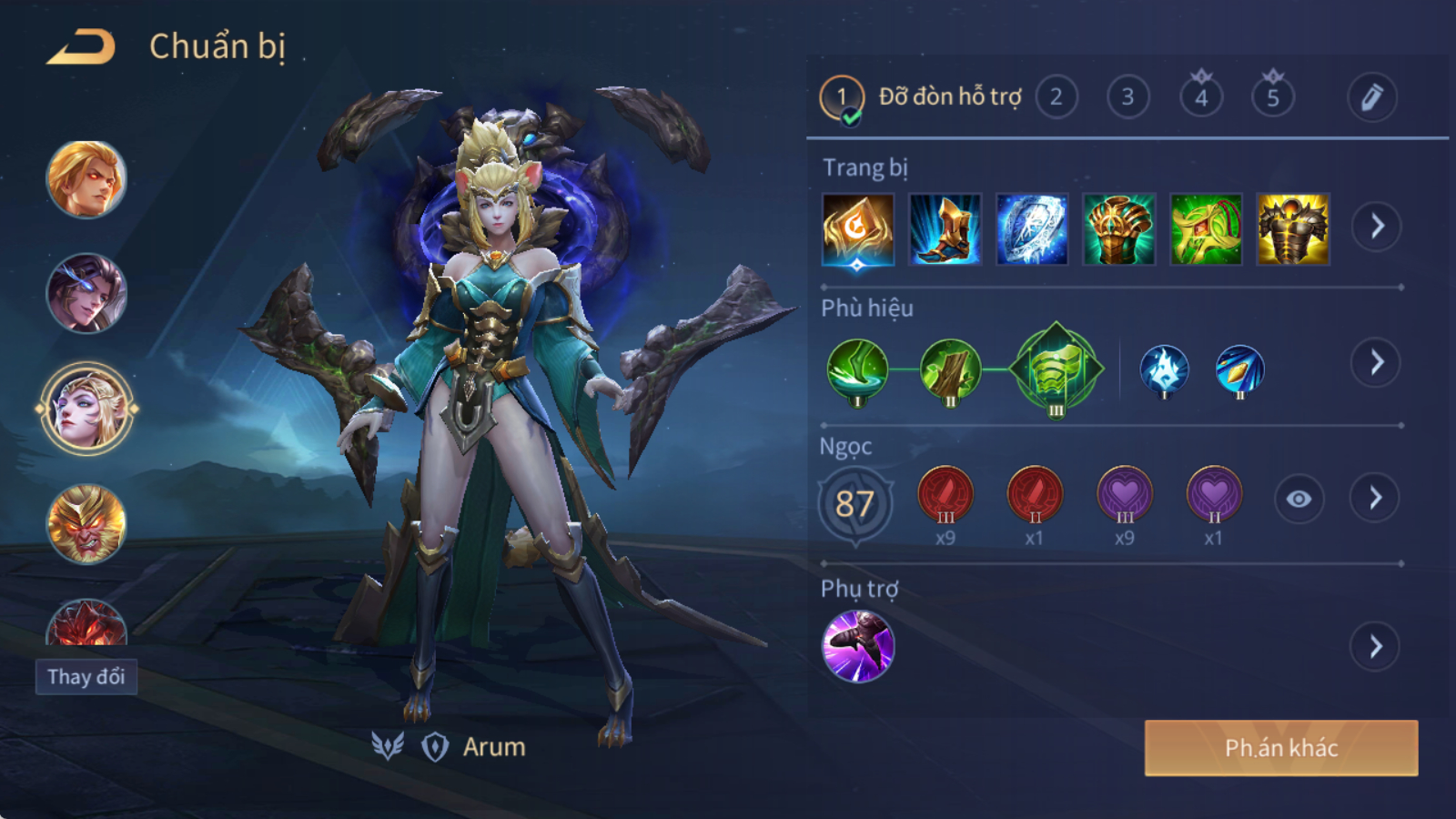Open build preset 4
Screen dimensions: 1456x819
1201,96
